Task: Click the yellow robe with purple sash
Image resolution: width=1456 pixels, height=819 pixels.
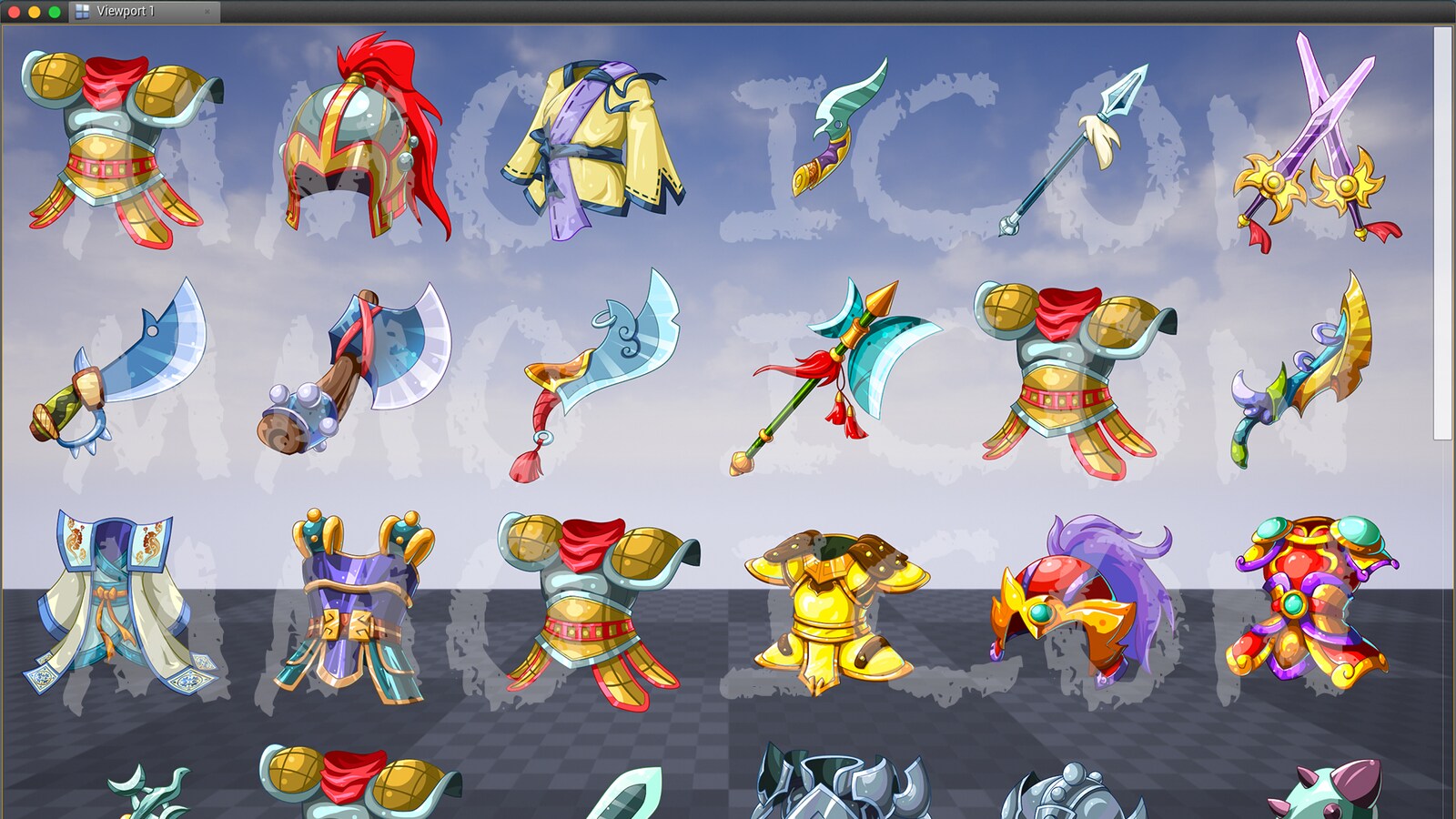Action: [x=591, y=136]
